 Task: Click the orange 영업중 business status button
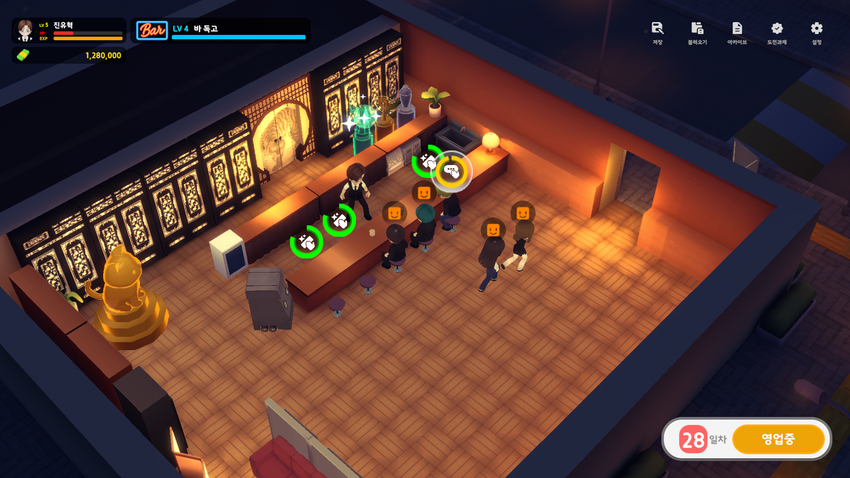[x=778, y=439]
